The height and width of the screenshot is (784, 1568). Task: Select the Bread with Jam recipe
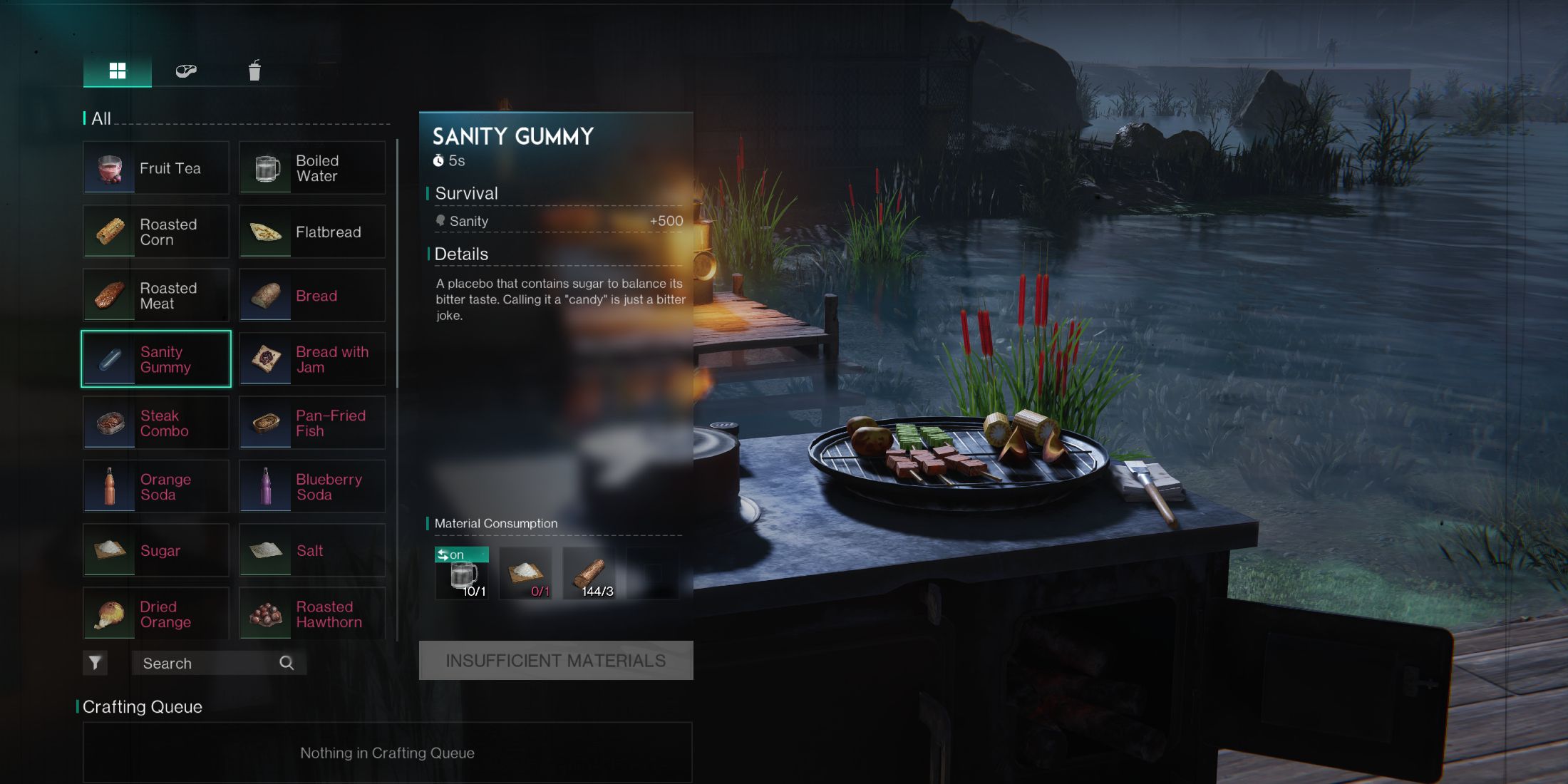coord(311,359)
